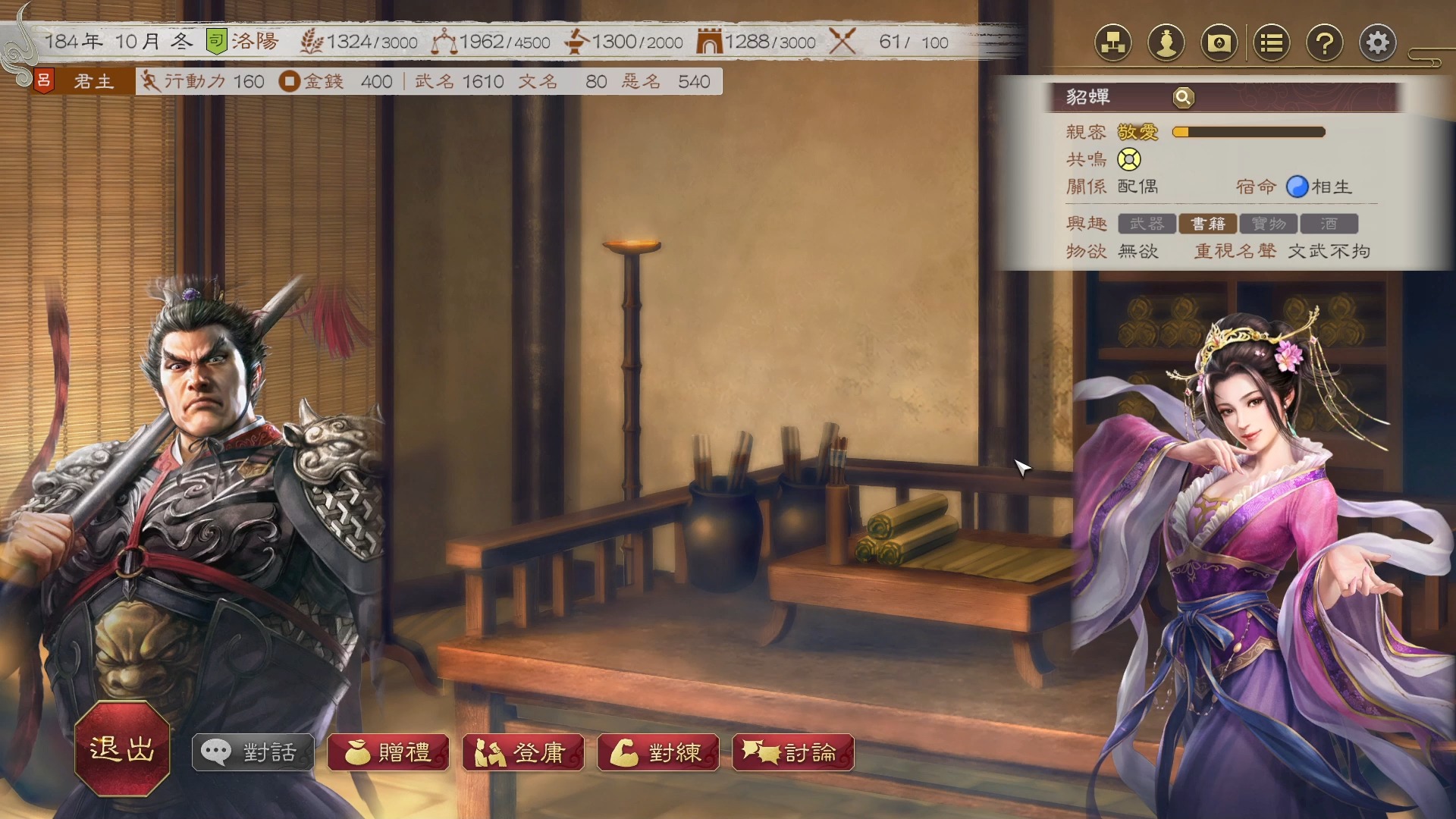Open the hierarchy chart icon
Screen dimensions: 1456x819
1112,43
